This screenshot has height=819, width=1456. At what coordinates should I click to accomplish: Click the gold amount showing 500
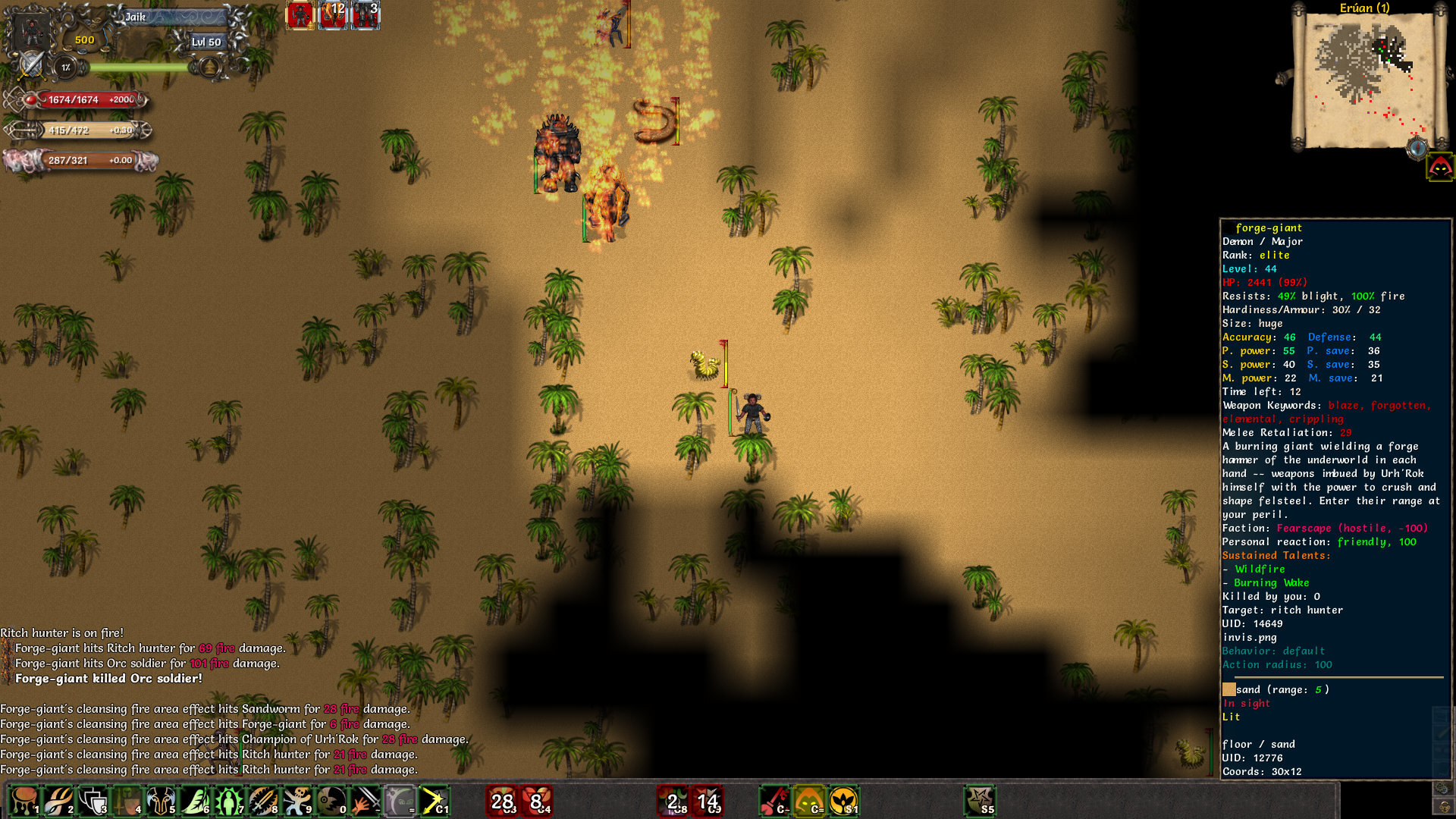tap(83, 41)
